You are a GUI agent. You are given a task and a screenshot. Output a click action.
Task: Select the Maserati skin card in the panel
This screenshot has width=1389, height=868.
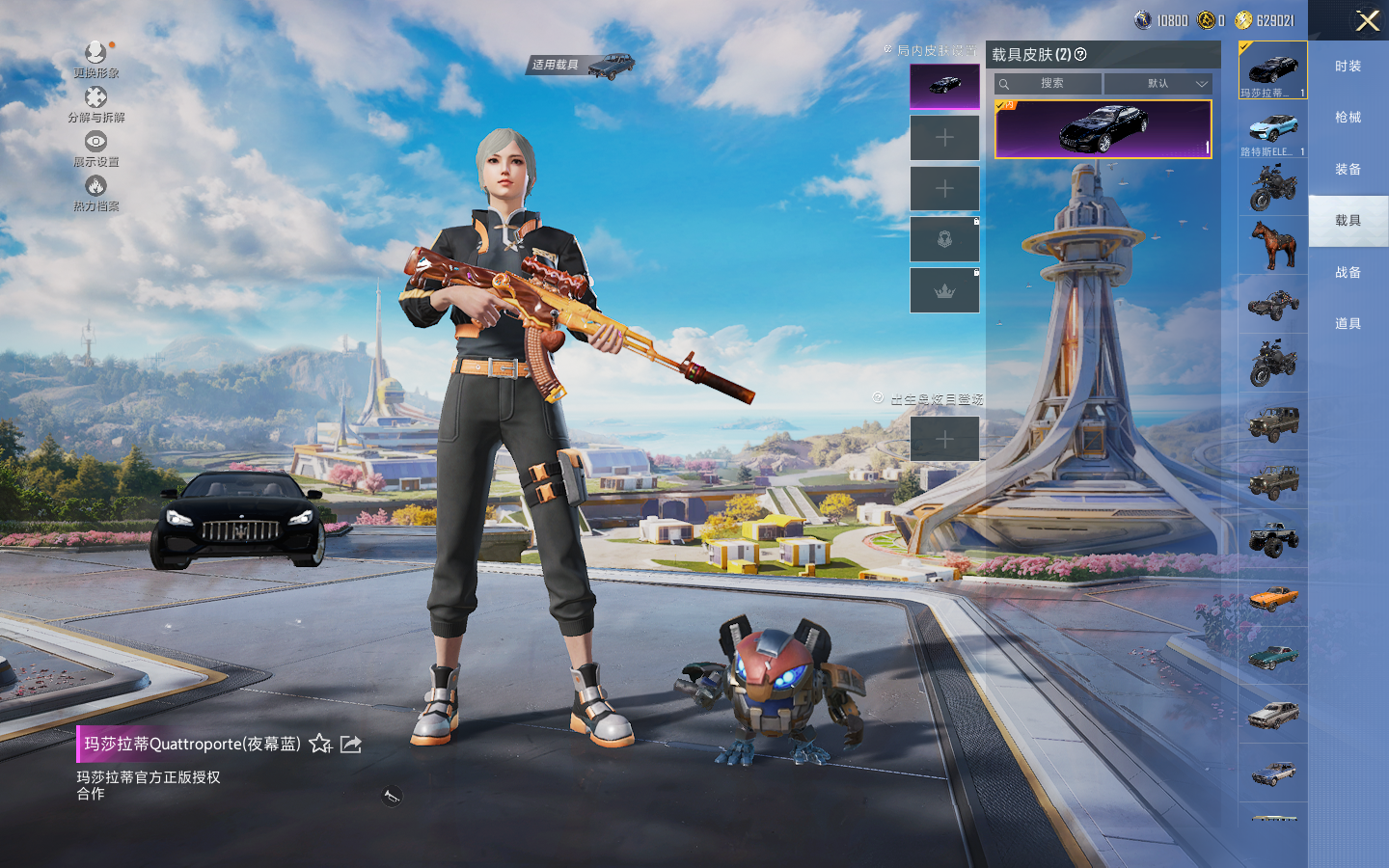1103,129
